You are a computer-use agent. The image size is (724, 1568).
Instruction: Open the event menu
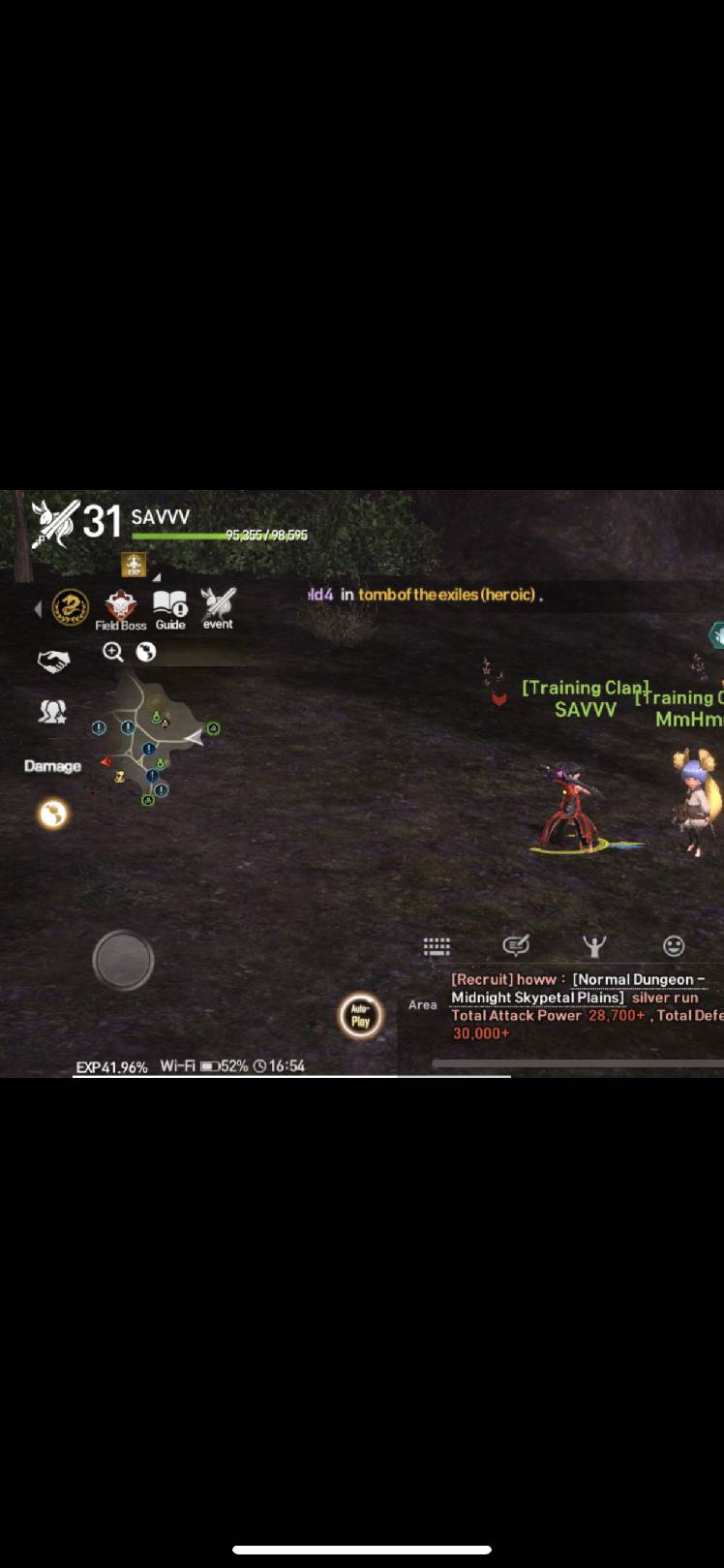tap(218, 607)
